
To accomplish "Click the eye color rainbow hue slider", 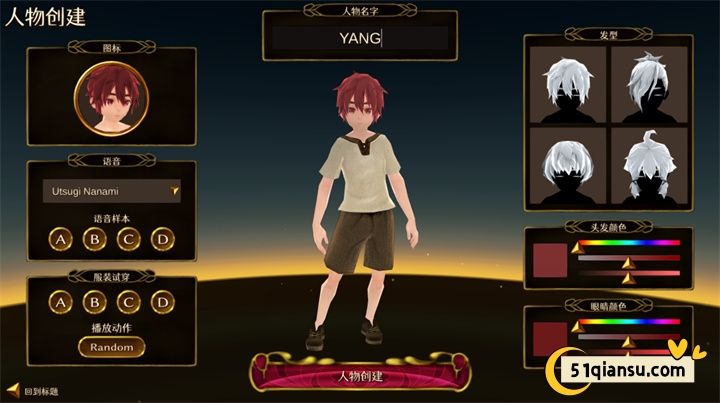I will (630, 322).
